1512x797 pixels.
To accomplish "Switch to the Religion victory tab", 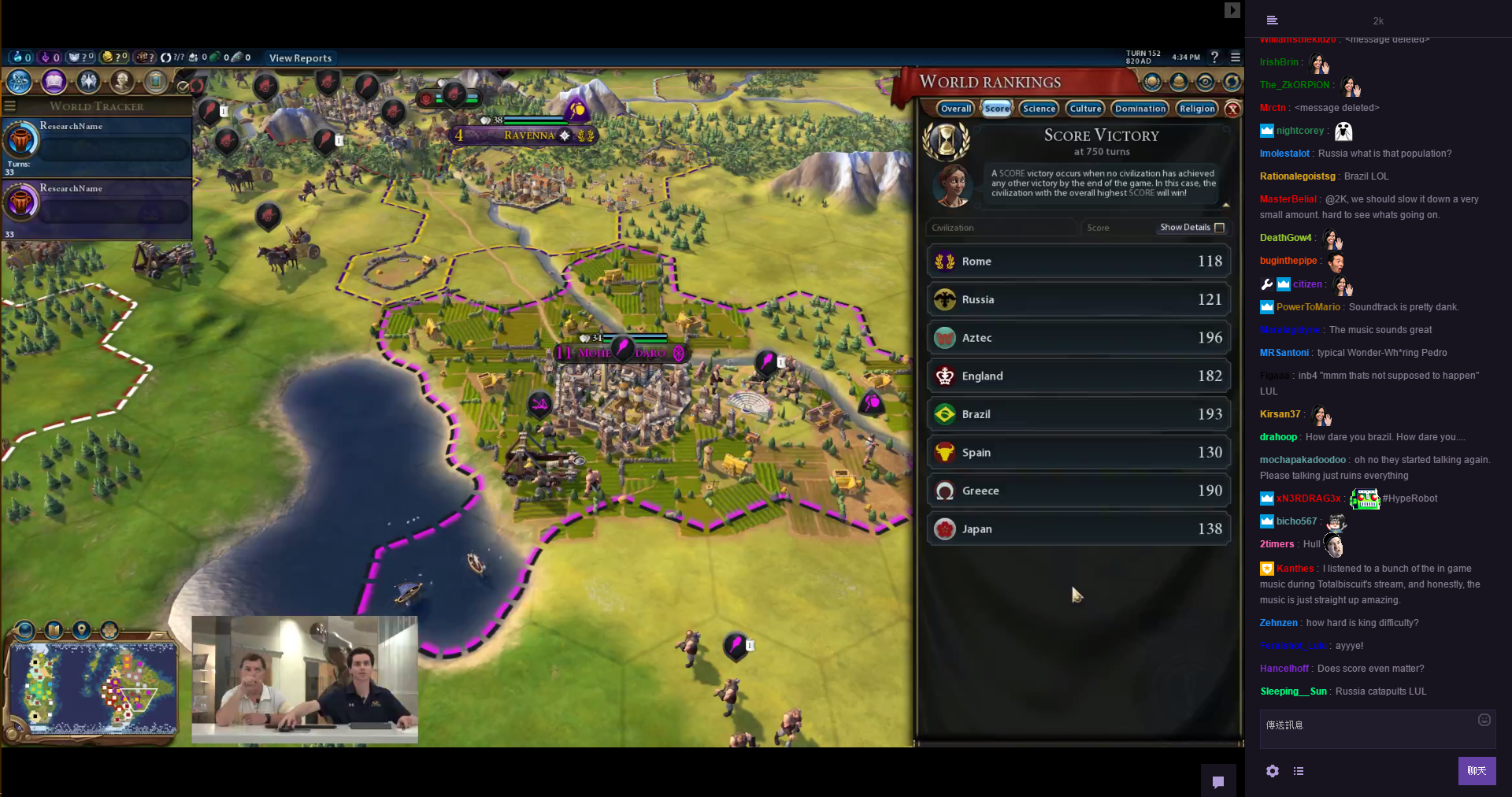I will click(1197, 109).
